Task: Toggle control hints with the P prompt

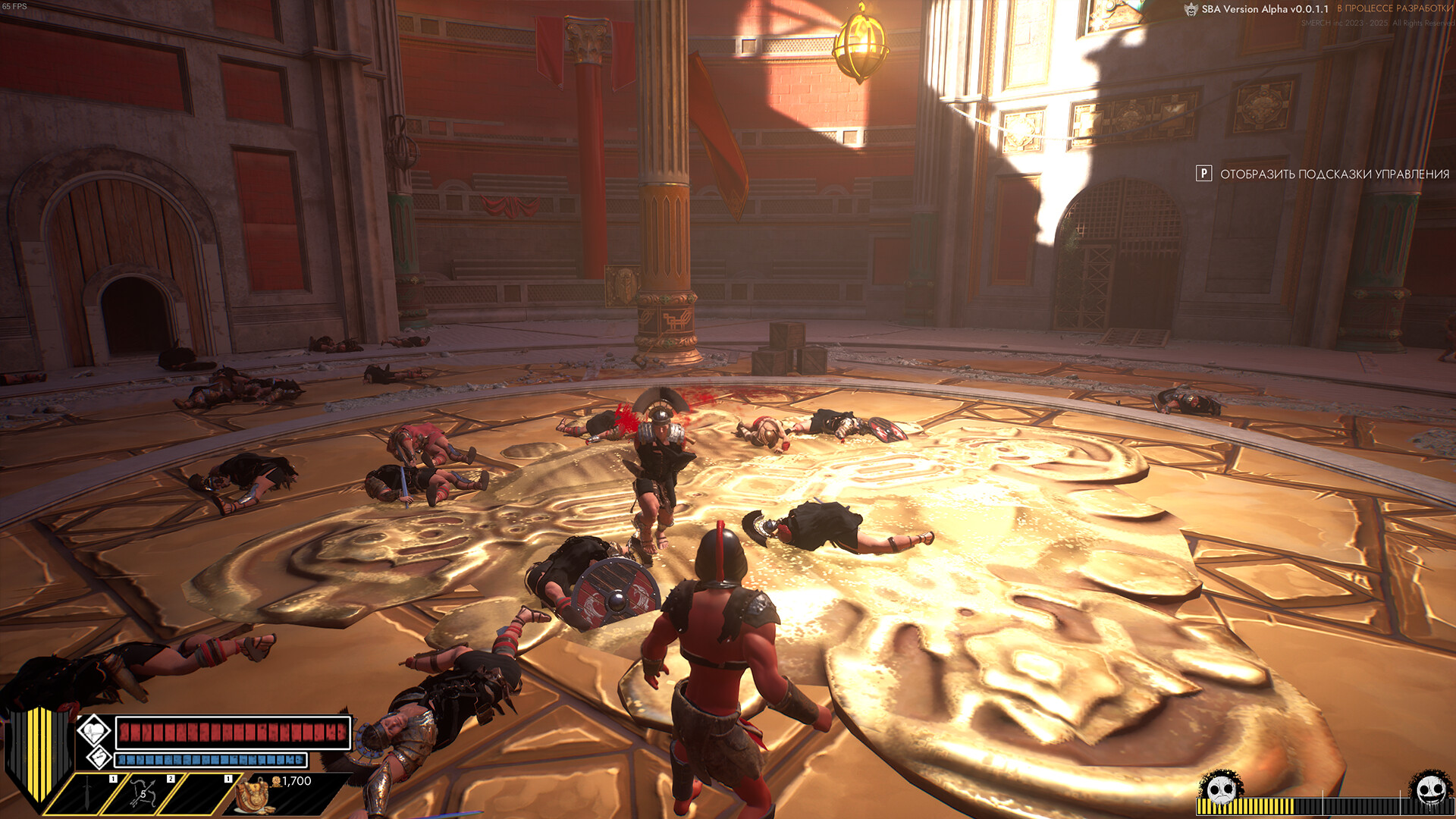Action: [1204, 174]
